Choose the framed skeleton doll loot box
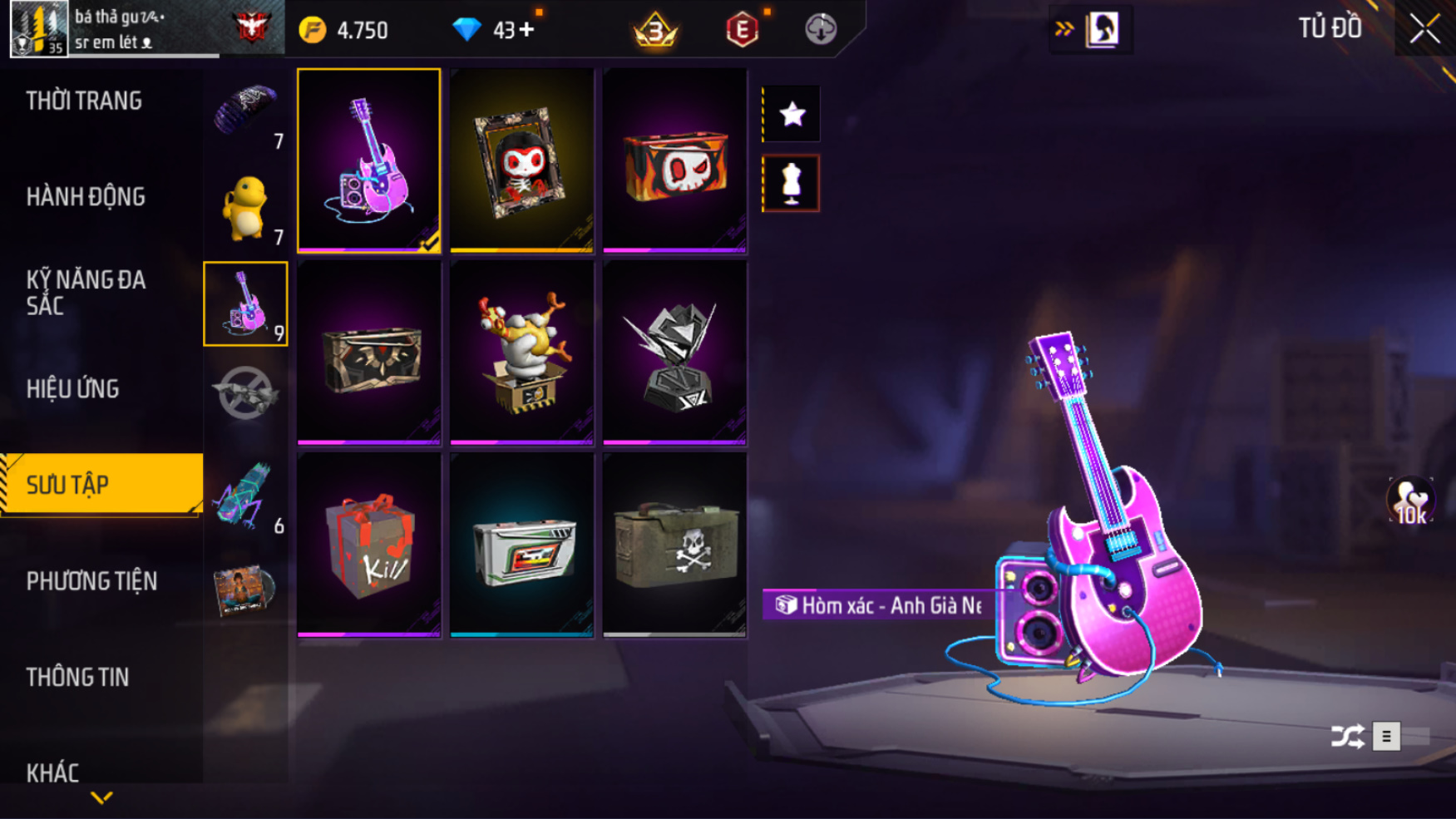This screenshot has width=1456, height=819. point(521,160)
